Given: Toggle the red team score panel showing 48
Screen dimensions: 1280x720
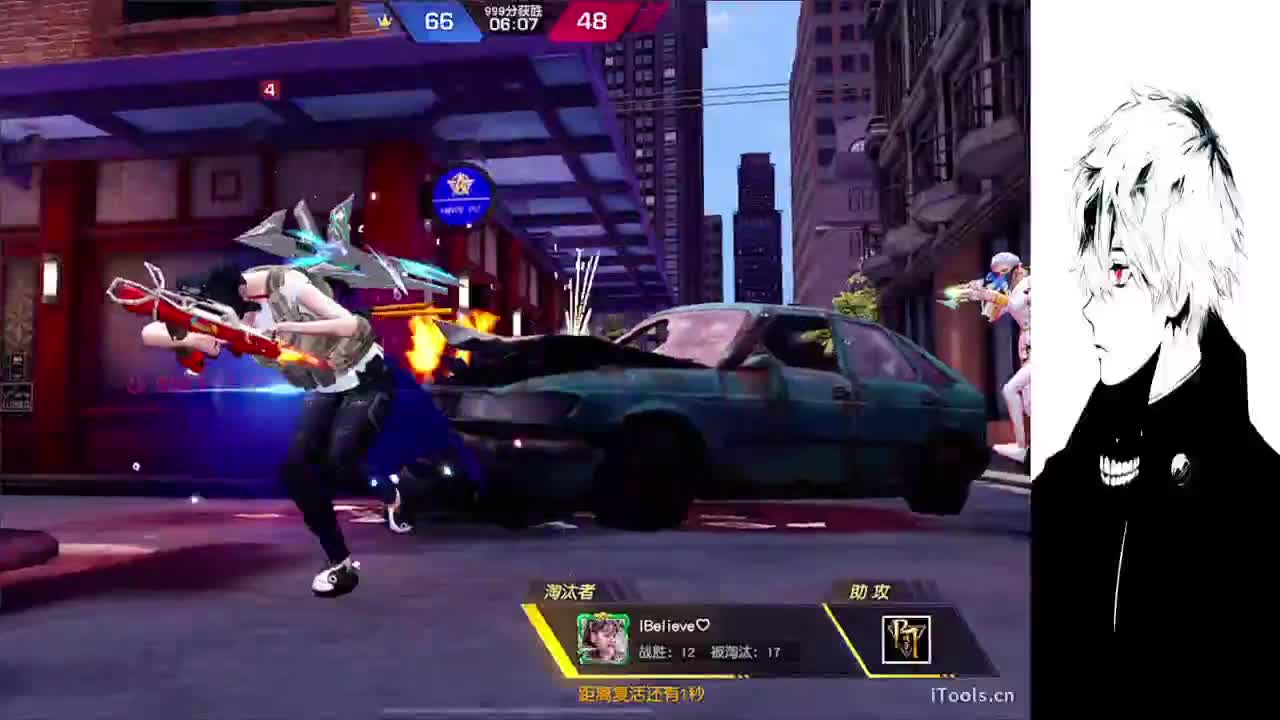Looking at the screenshot, I should [592, 21].
